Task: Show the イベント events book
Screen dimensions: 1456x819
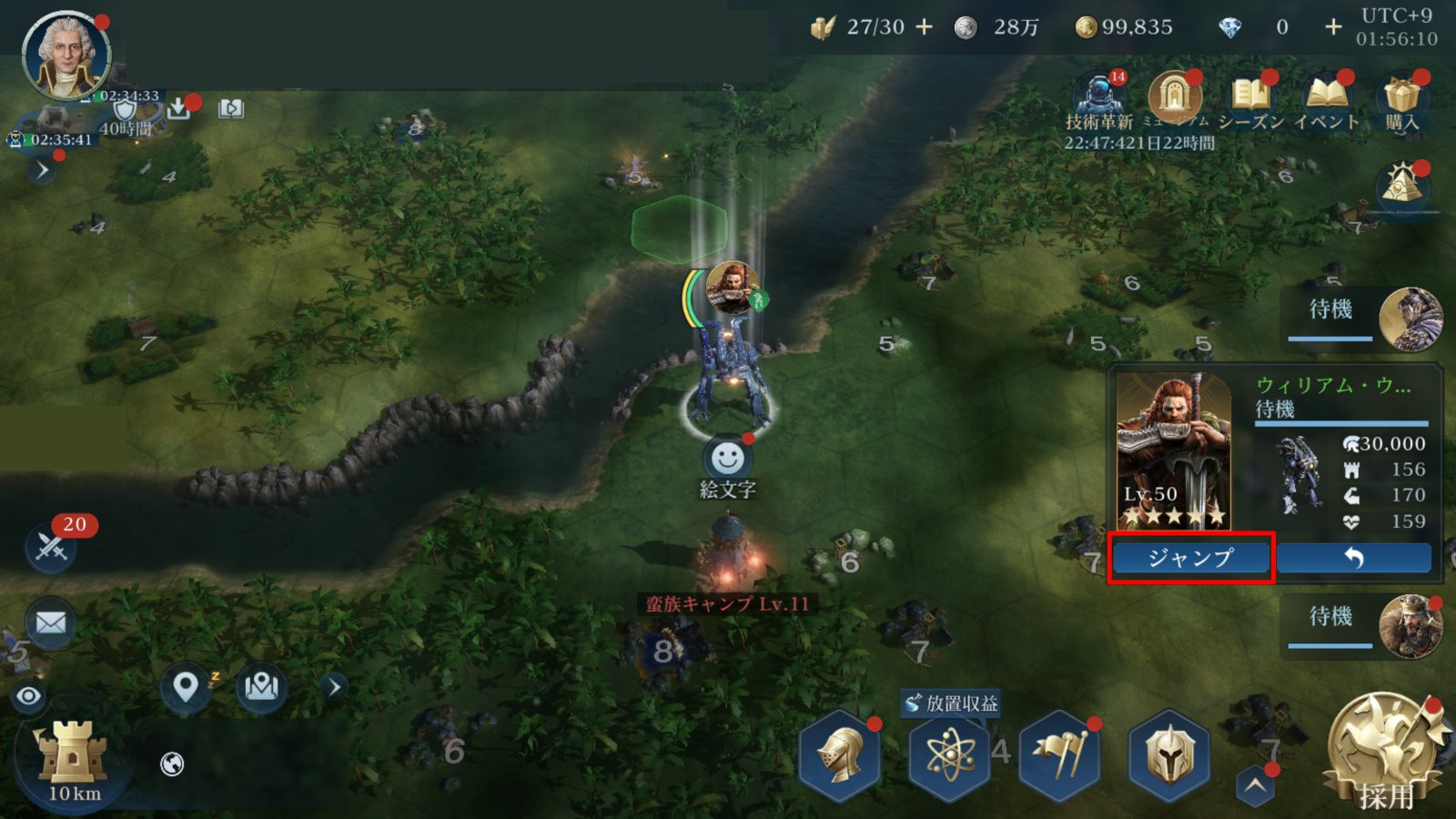Action: click(1326, 98)
